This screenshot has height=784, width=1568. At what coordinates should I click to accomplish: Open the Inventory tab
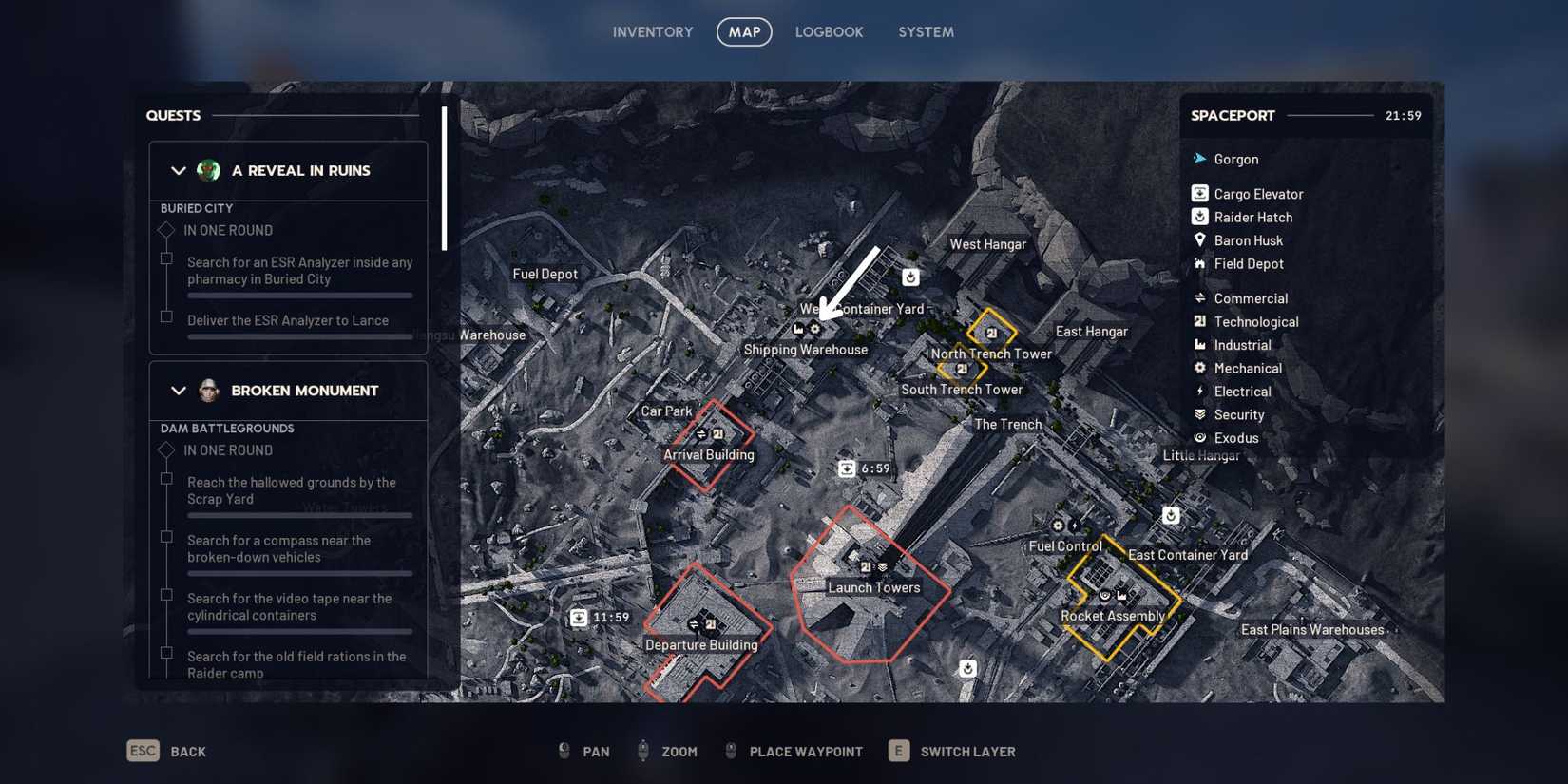pos(653,31)
